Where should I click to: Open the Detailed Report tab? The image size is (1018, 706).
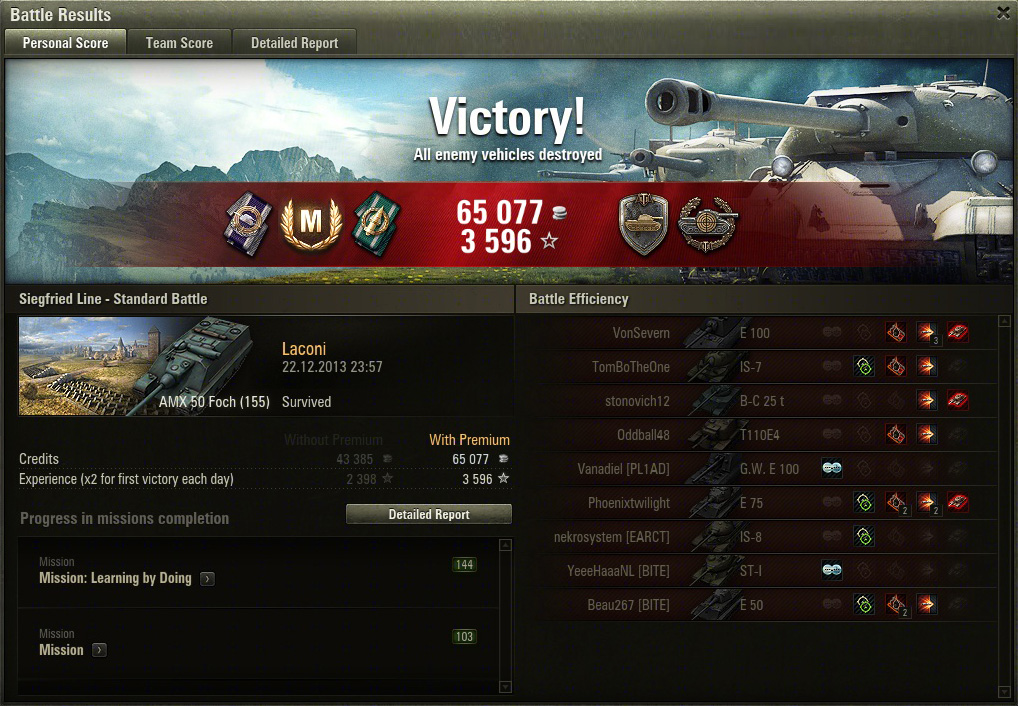[x=294, y=43]
